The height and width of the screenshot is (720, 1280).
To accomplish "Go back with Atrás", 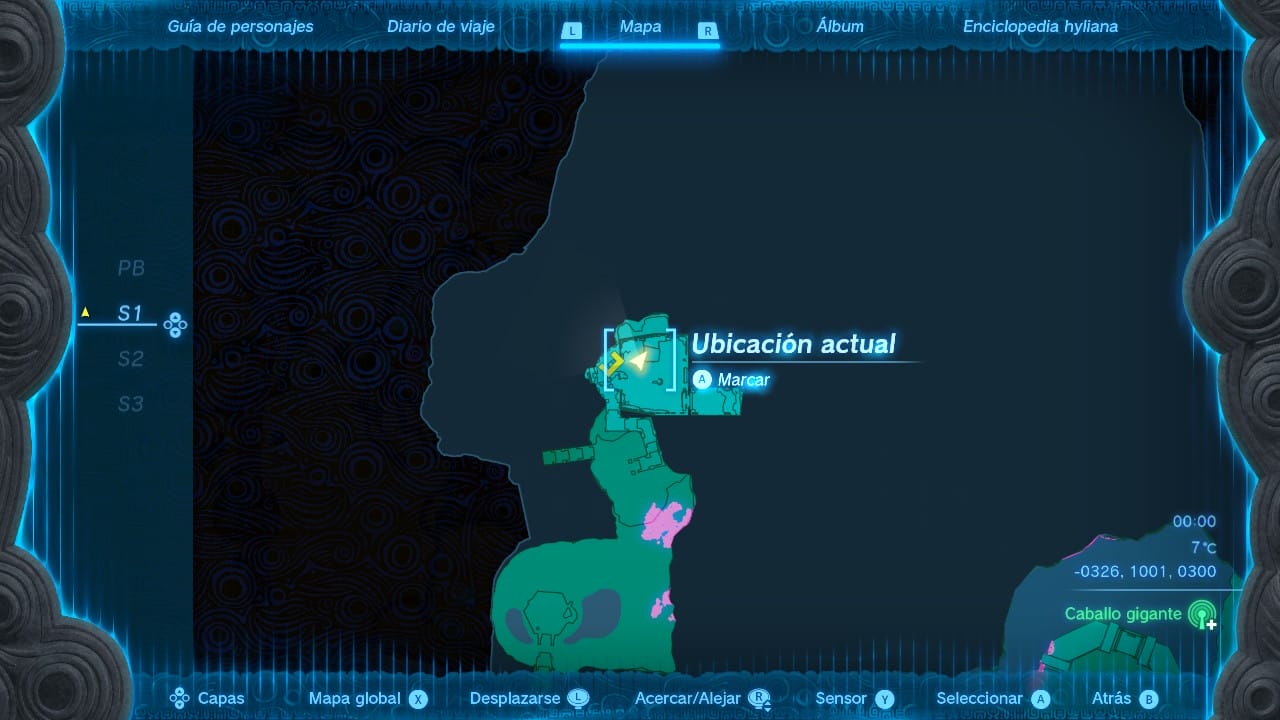I will coord(1124,699).
